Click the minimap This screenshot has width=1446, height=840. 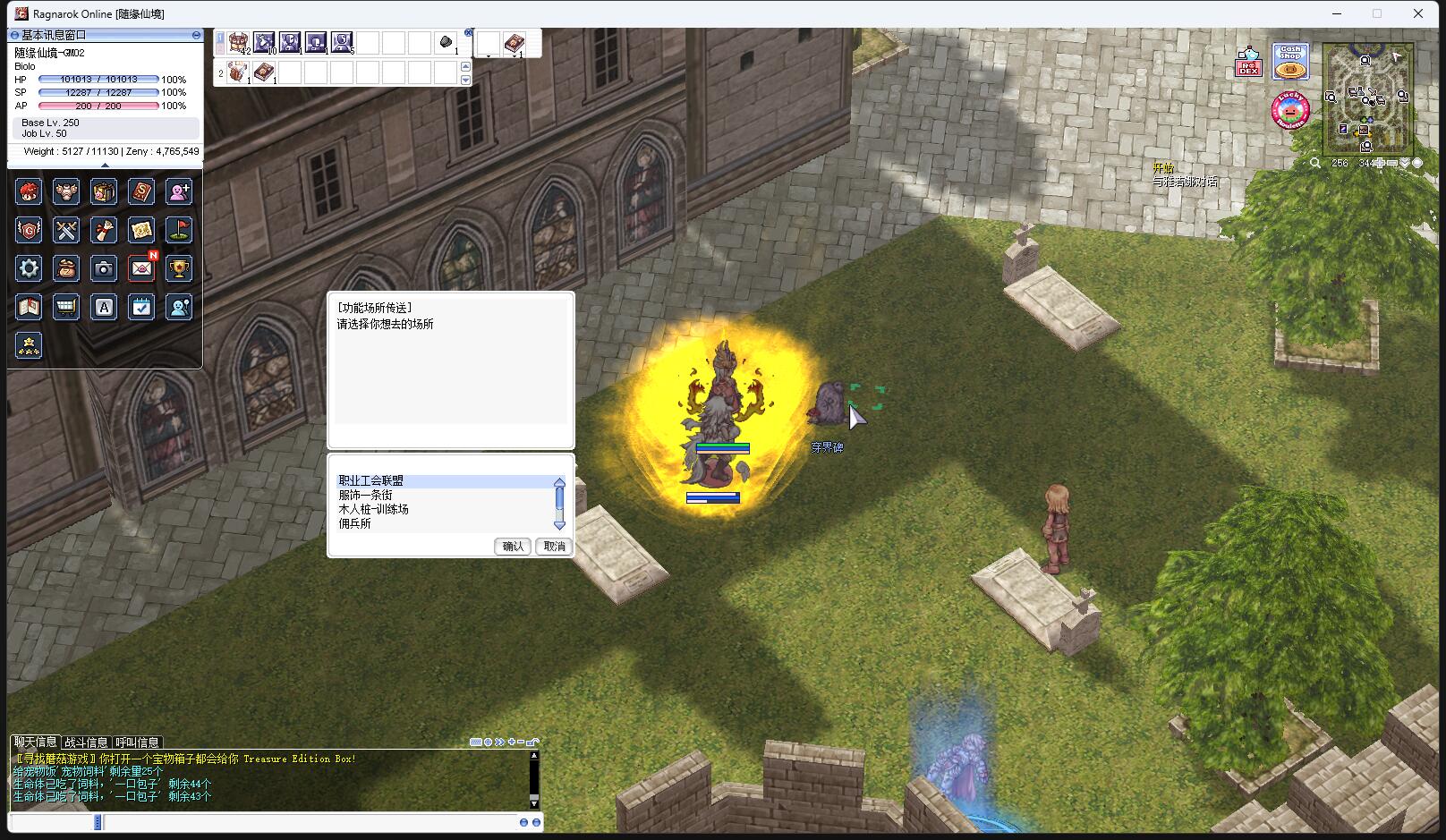1368,98
